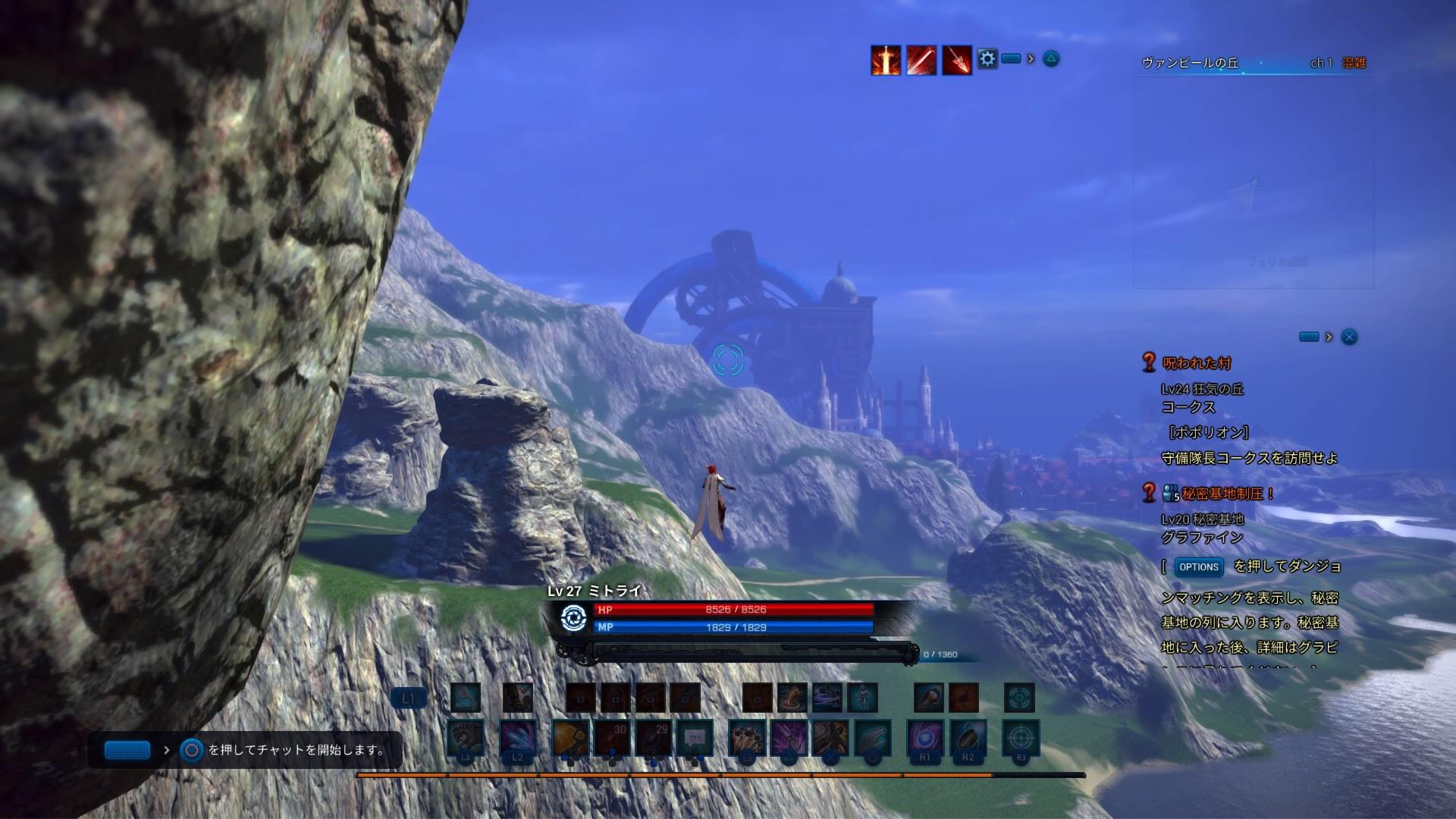Activate the bottom-row crosshair target slot
The image size is (1456, 819).
point(1020,738)
